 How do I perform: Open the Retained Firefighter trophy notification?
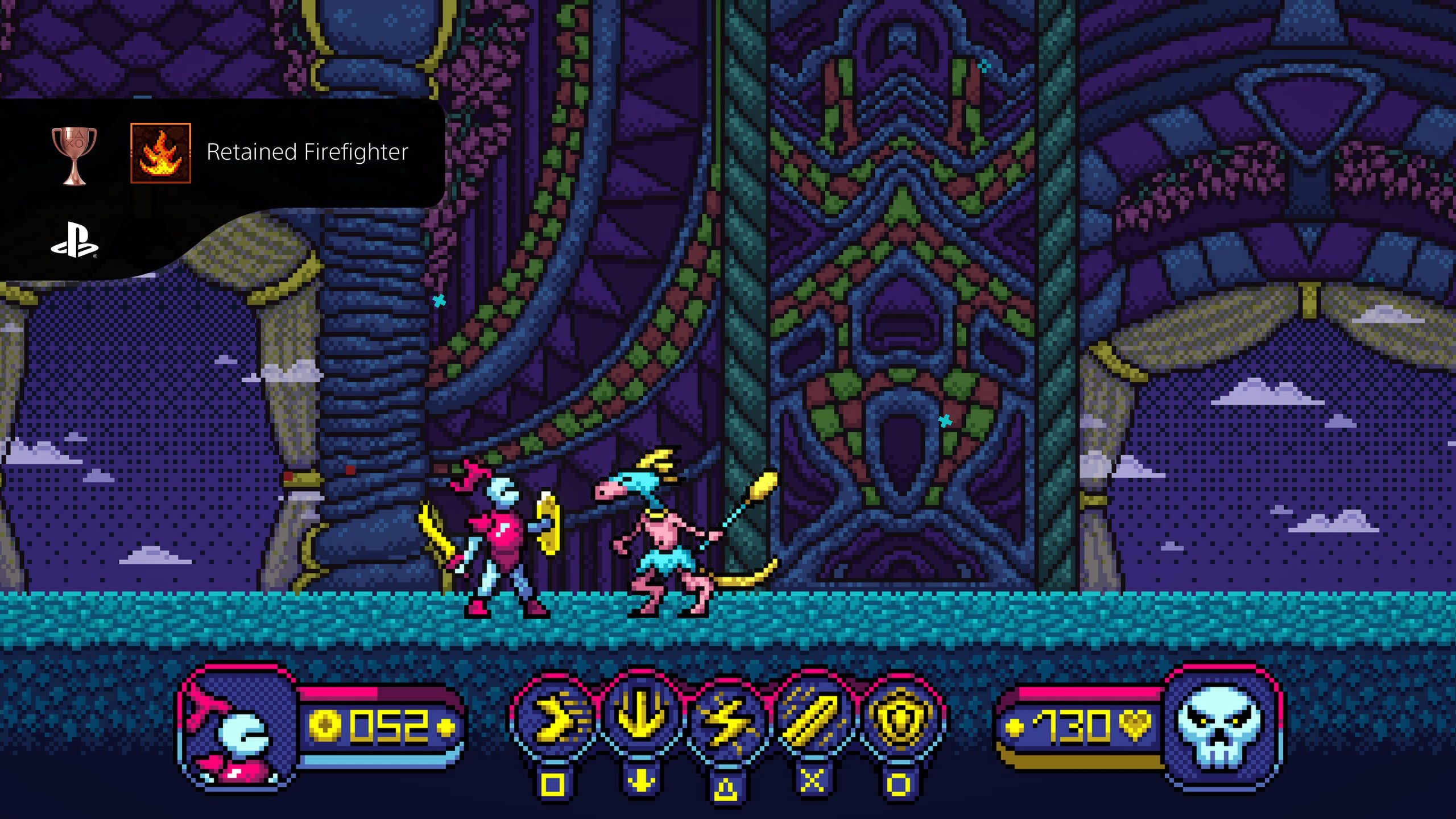tap(307, 152)
